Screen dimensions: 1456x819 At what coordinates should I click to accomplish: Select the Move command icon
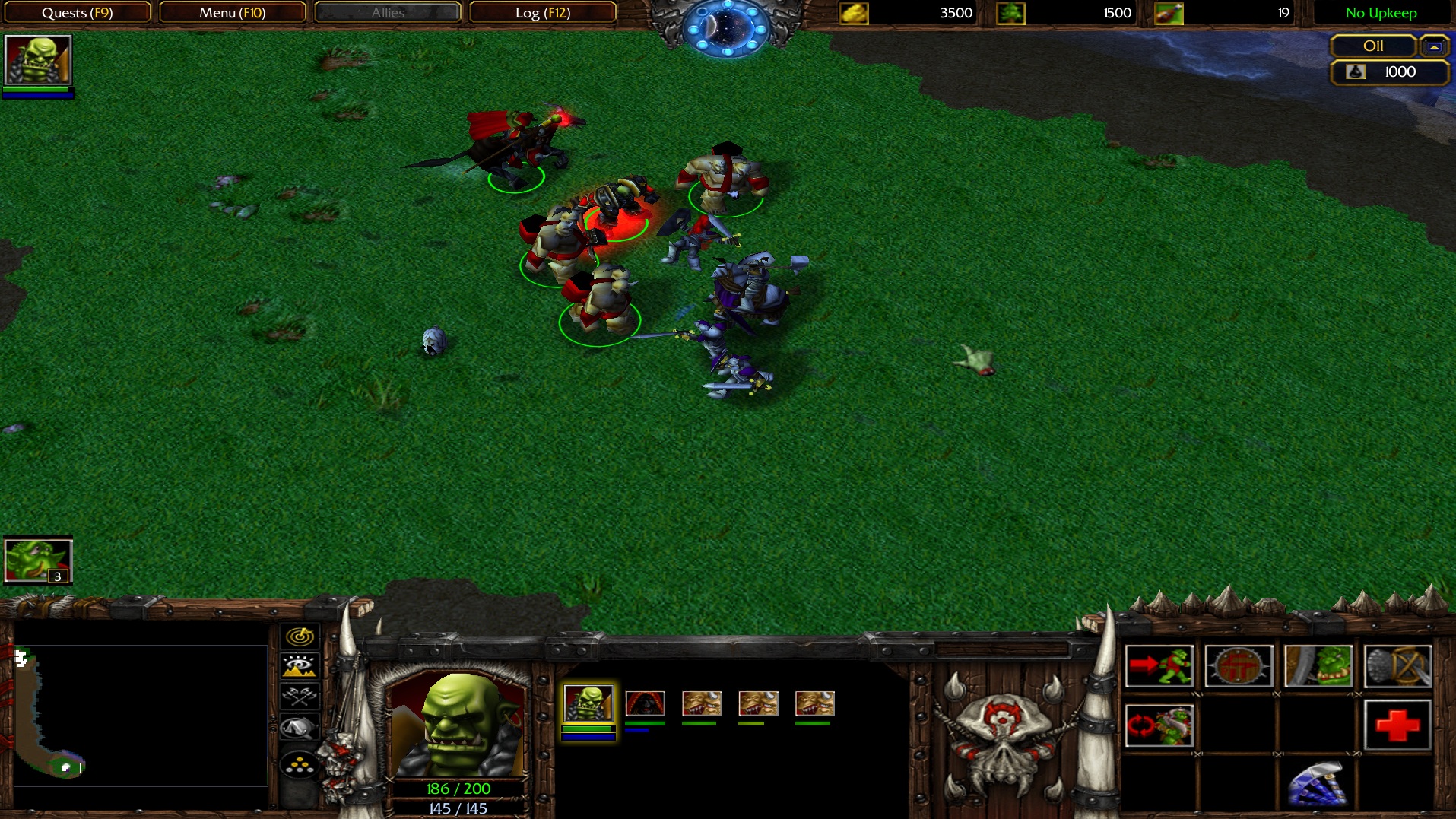point(1159,665)
